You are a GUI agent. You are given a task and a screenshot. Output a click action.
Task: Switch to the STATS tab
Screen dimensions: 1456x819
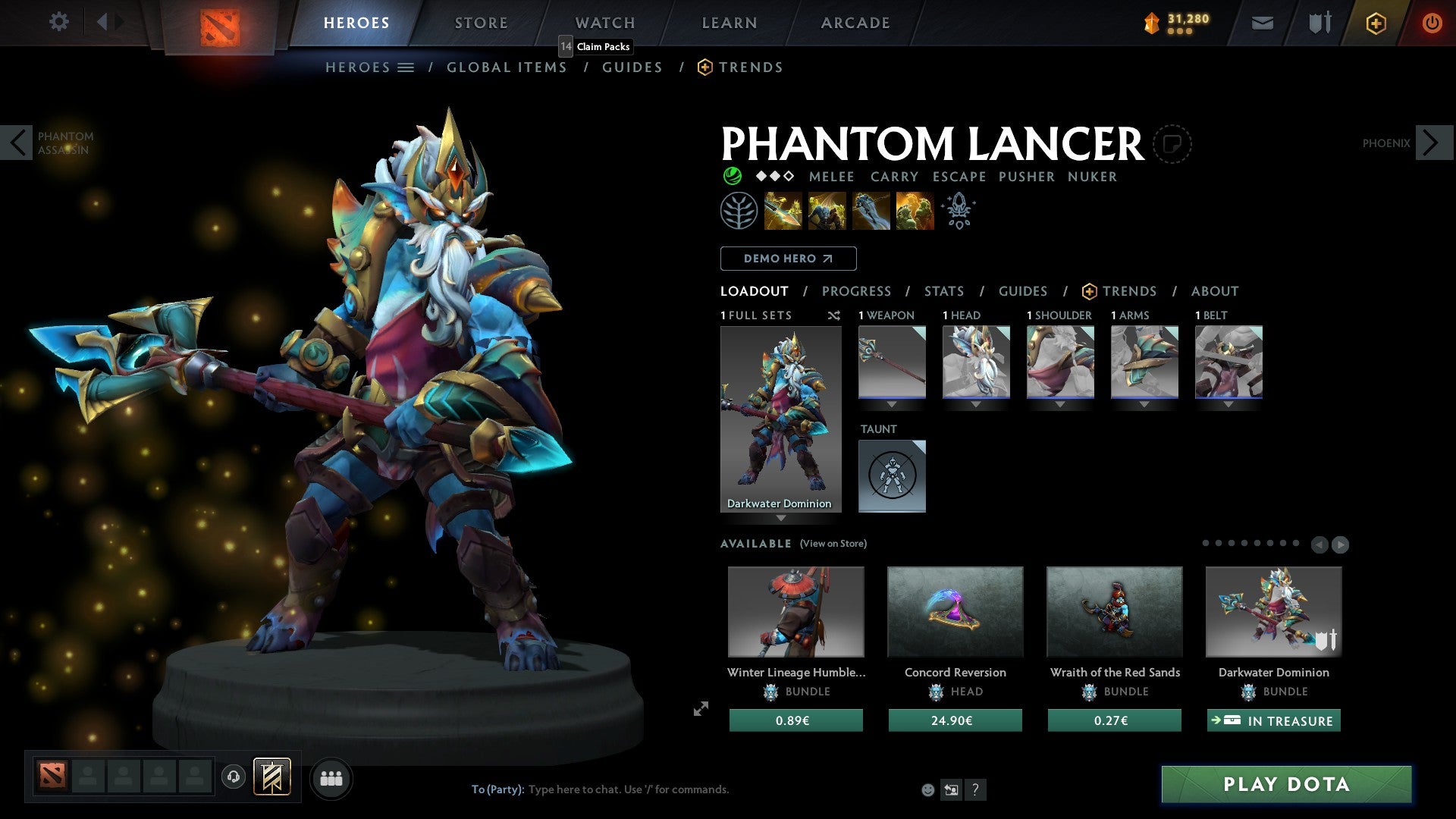[943, 291]
